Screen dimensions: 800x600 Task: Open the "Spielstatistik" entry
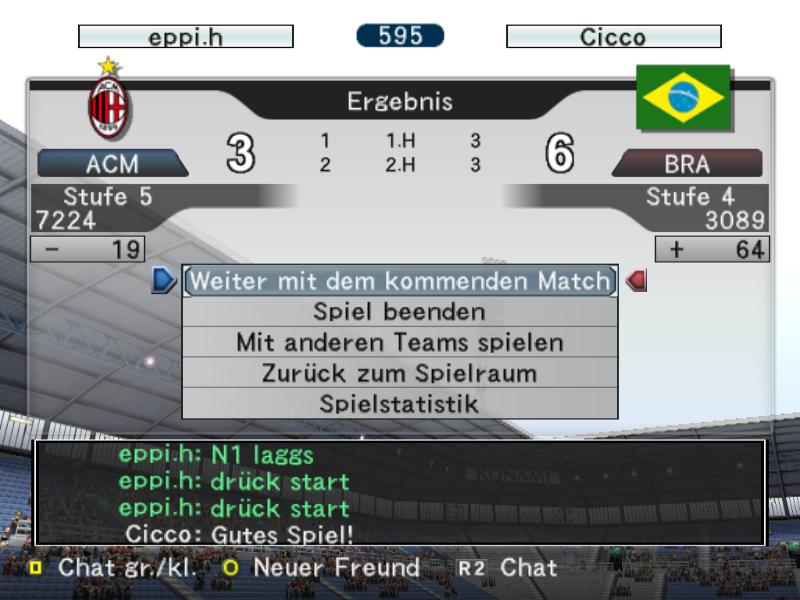[399, 404]
